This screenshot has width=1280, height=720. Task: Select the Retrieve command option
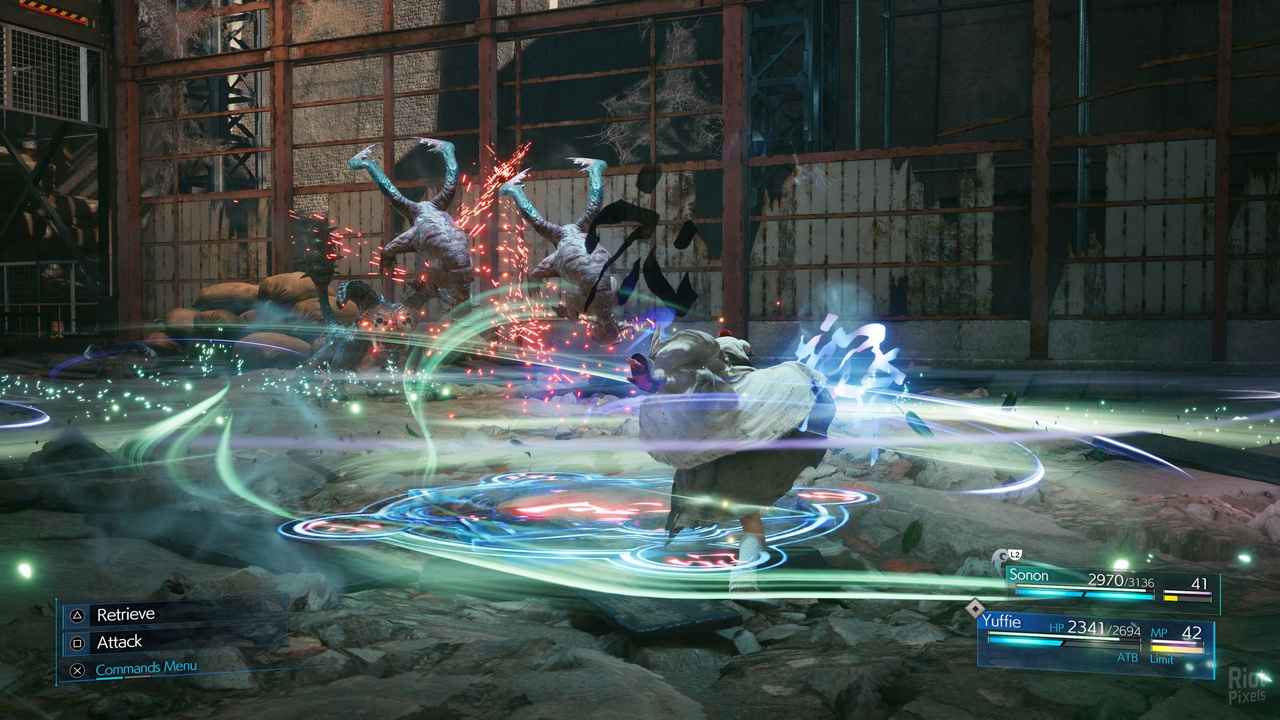point(125,614)
